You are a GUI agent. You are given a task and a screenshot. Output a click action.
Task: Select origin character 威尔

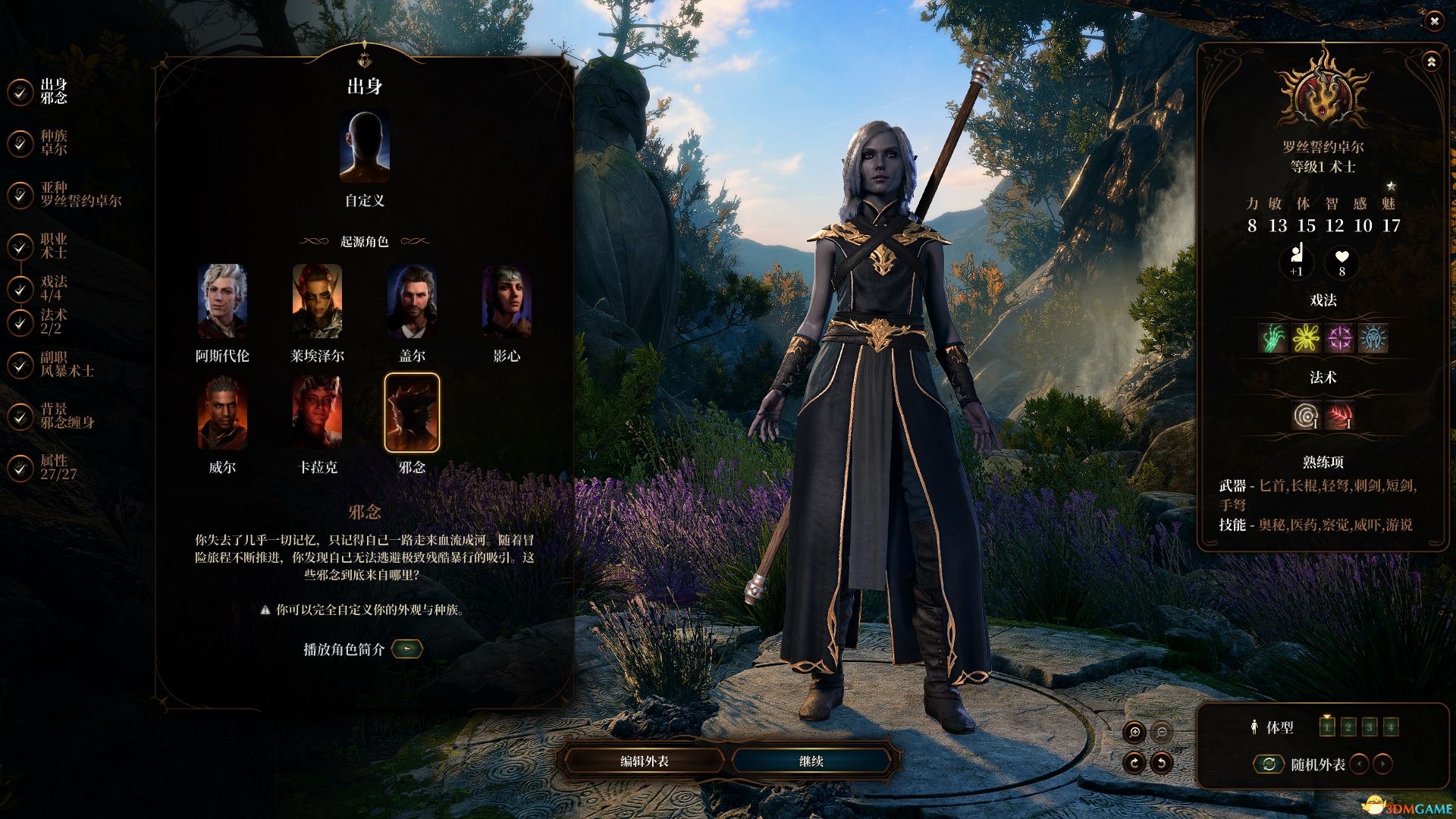coord(222,413)
